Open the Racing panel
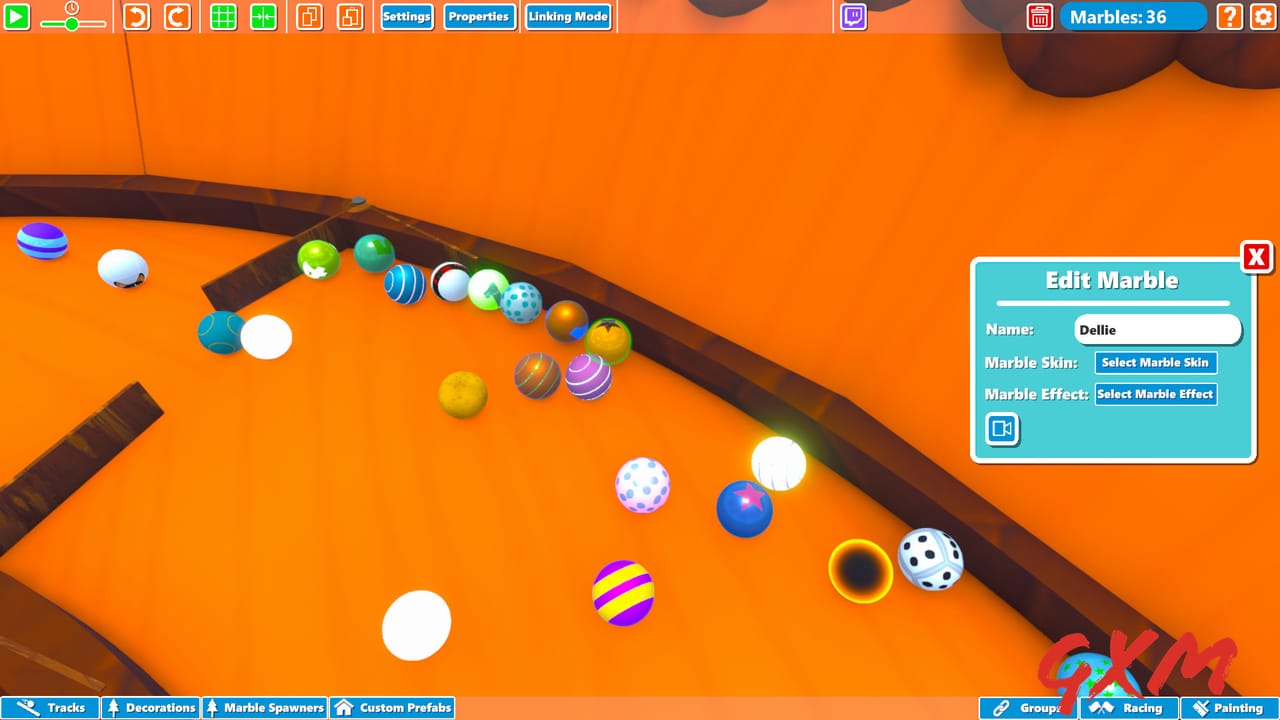Image resolution: width=1280 pixels, height=720 pixels. 1128,707
